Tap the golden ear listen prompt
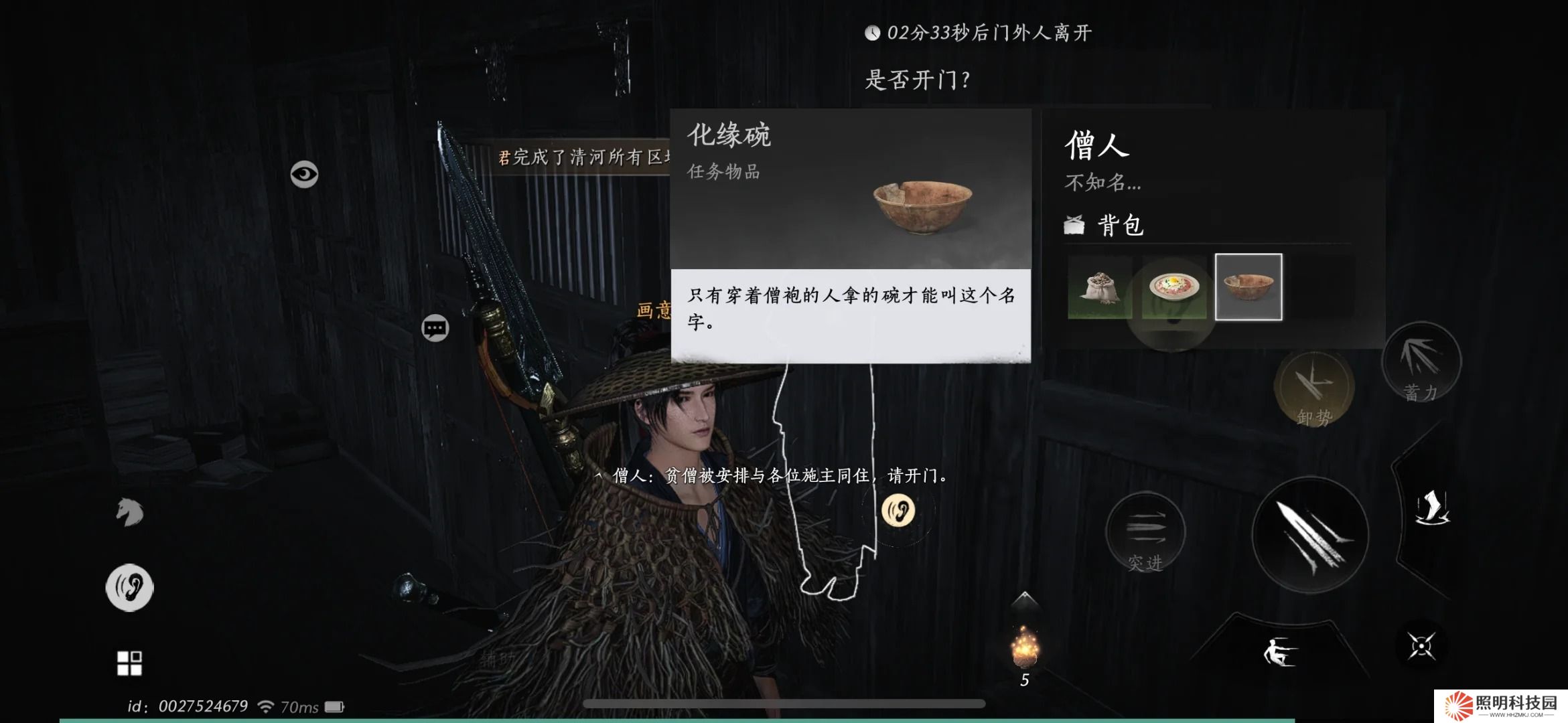The width and height of the screenshot is (1568, 723). tap(898, 511)
